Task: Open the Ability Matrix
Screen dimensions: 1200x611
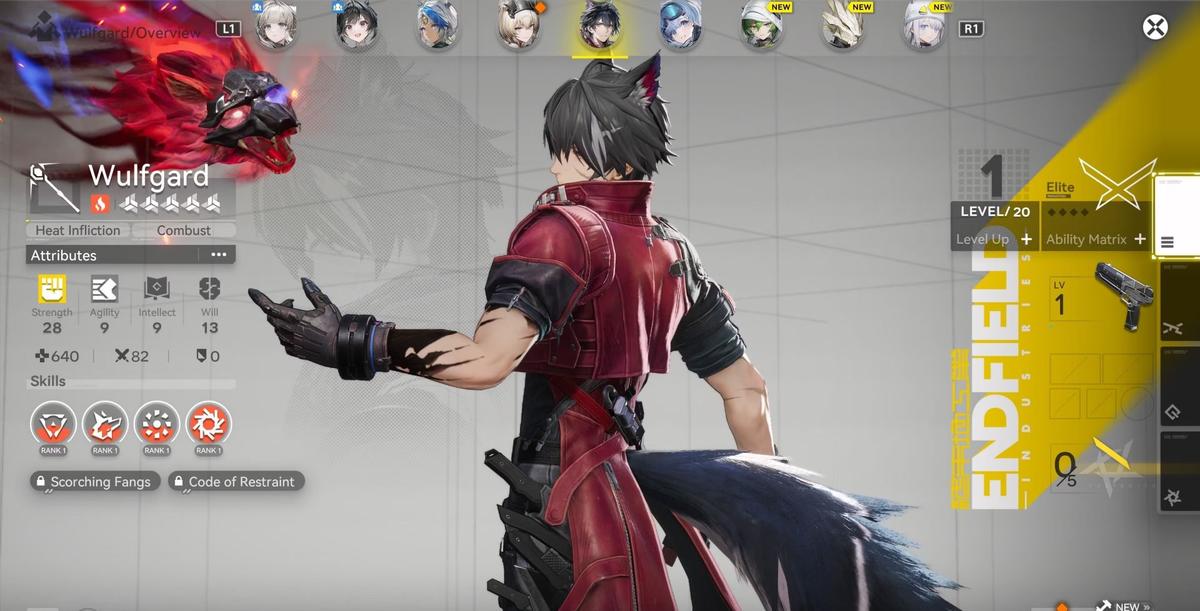Action: [x=1095, y=239]
